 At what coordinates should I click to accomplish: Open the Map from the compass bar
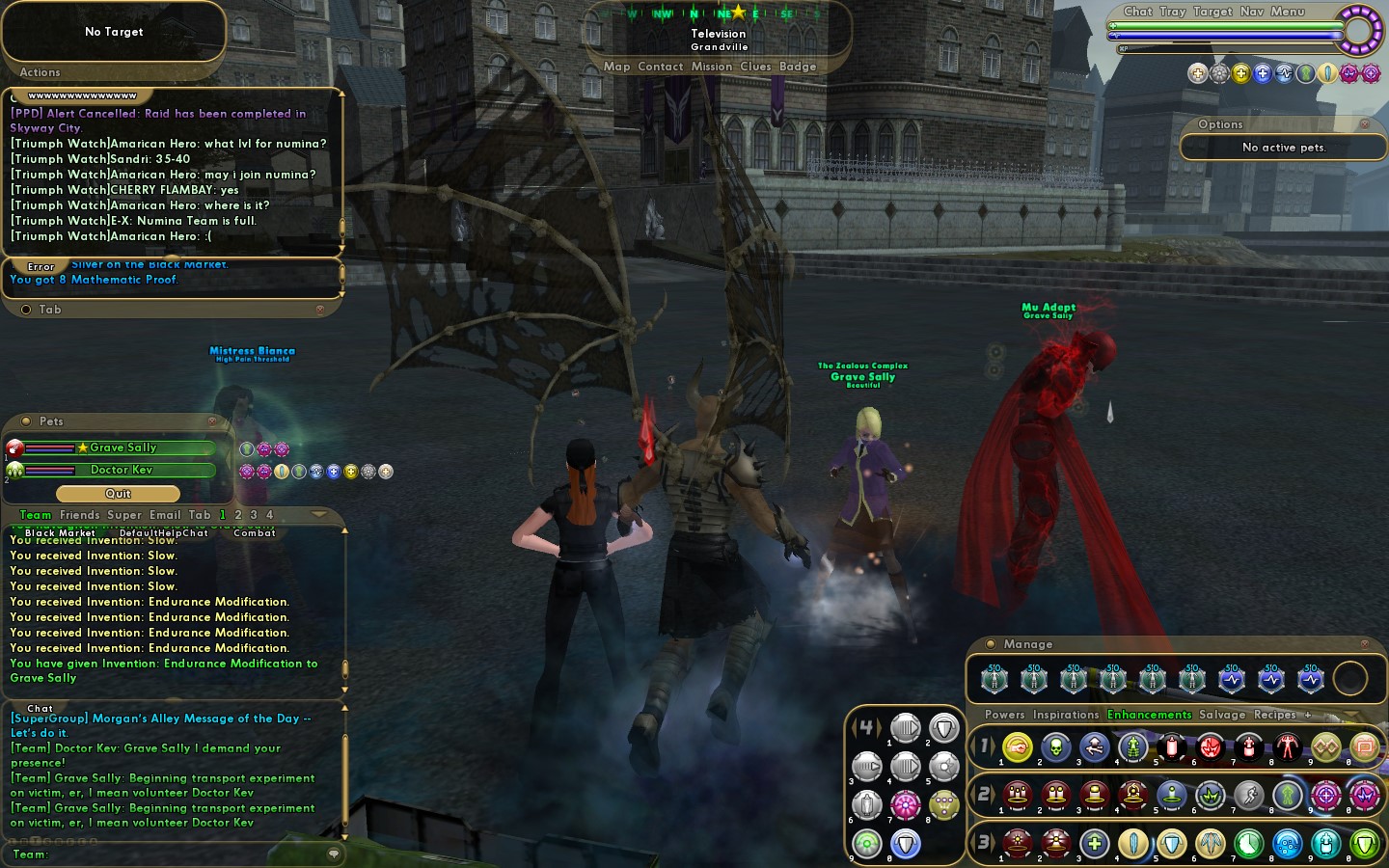tap(616, 67)
